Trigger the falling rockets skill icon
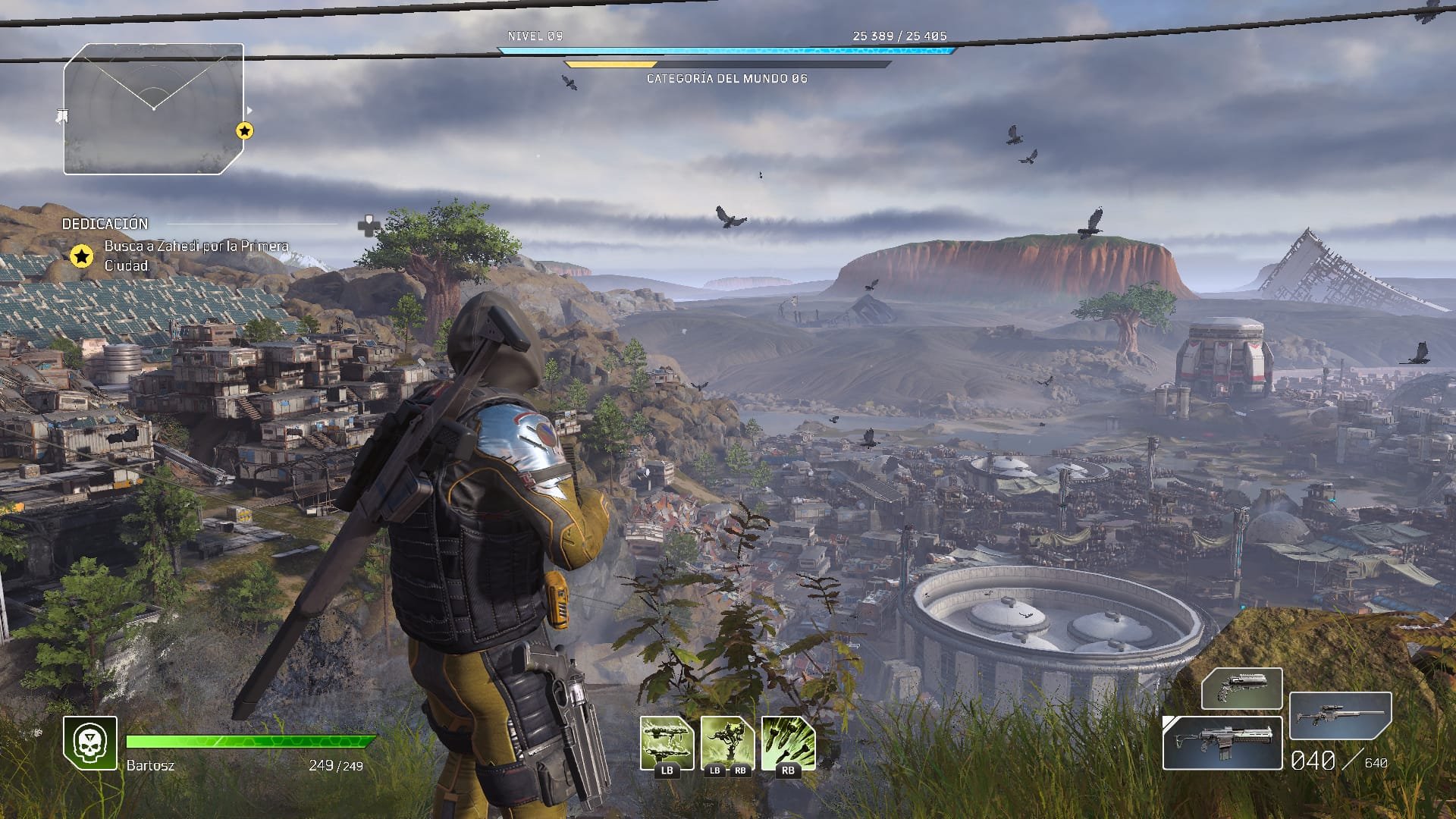 (x=788, y=743)
